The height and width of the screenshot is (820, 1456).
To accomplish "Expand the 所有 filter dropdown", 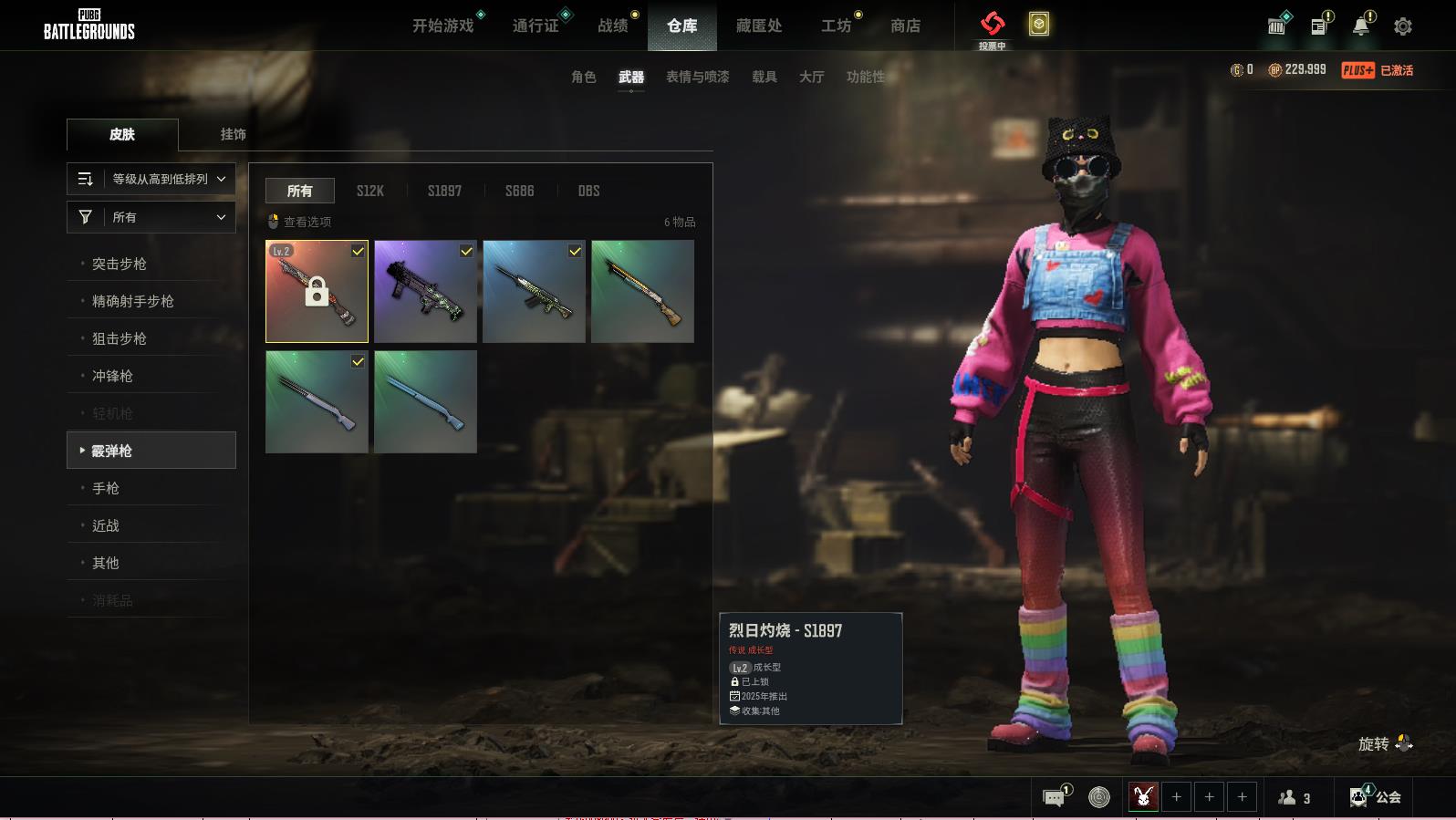I will [x=151, y=217].
